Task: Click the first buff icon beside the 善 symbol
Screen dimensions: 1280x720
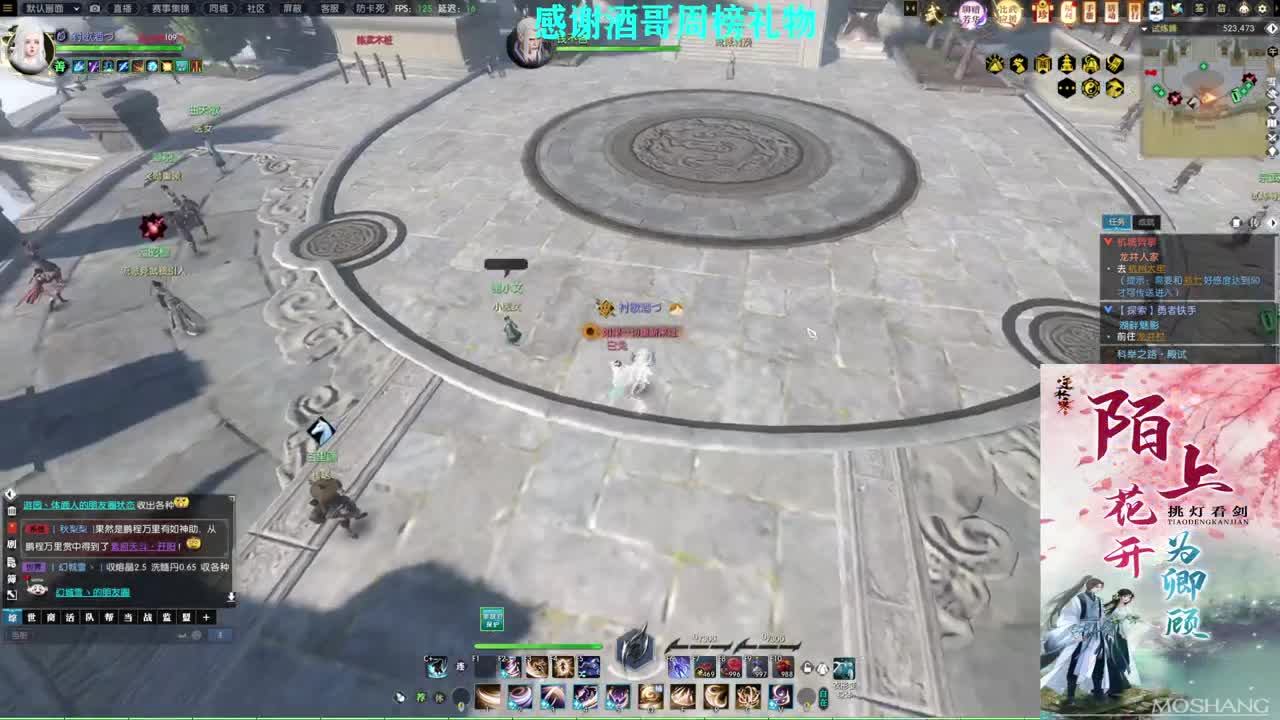Action: (x=77, y=66)
